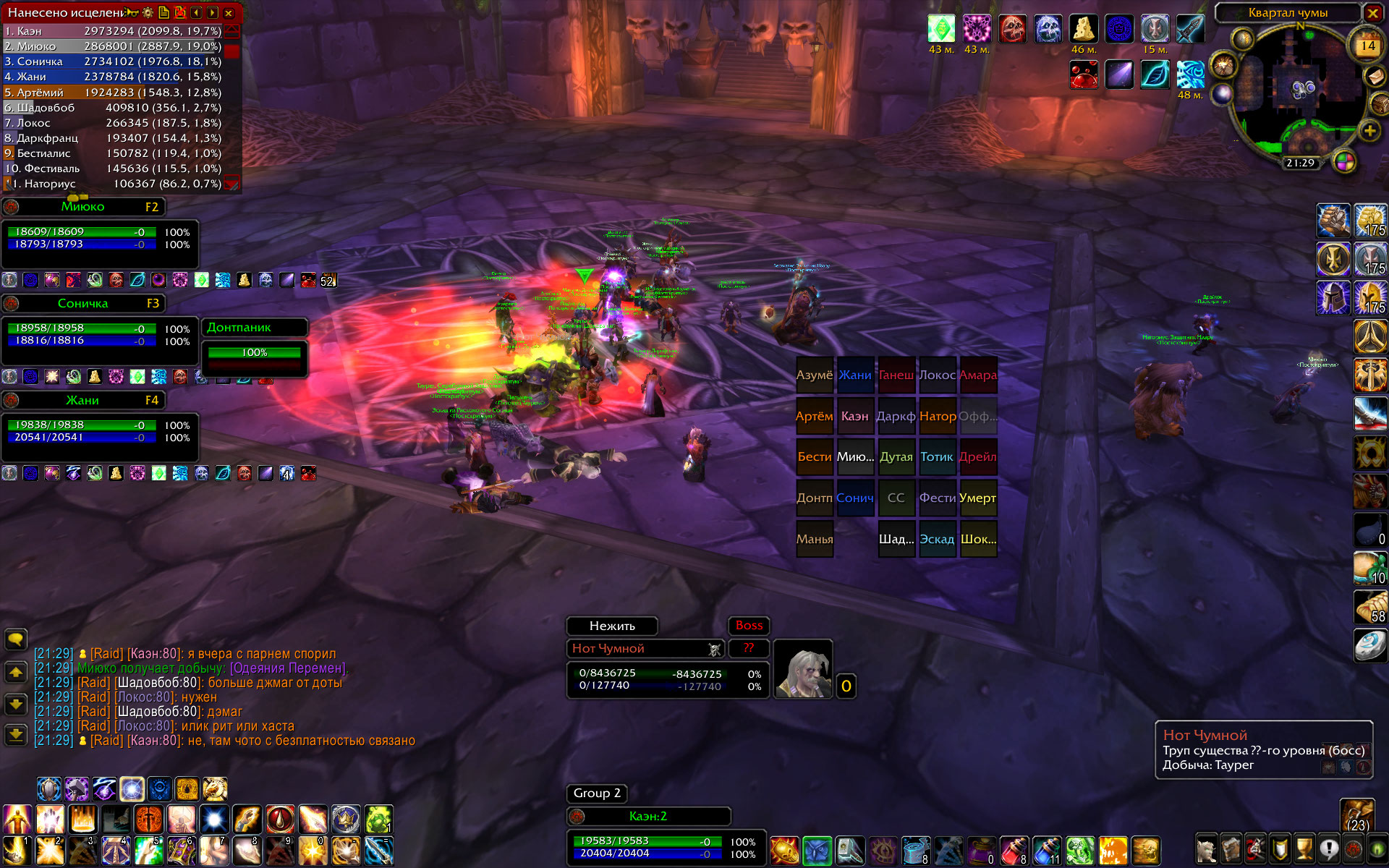Show the next meter page with right arrow

coord(212,13)
